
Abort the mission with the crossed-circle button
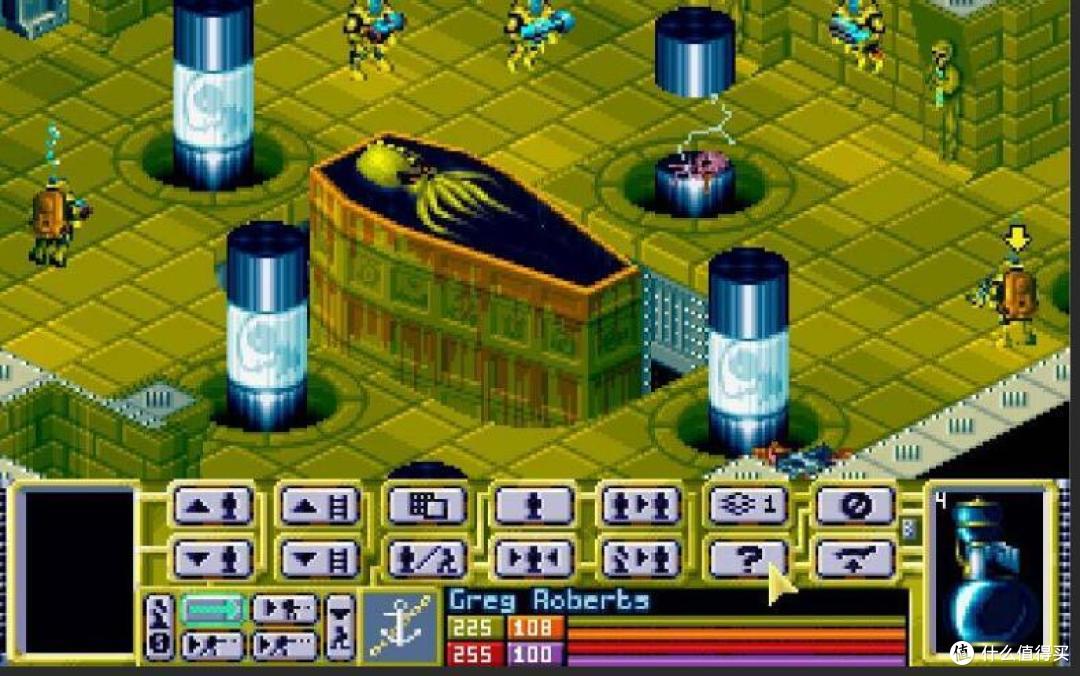point(855,506)
